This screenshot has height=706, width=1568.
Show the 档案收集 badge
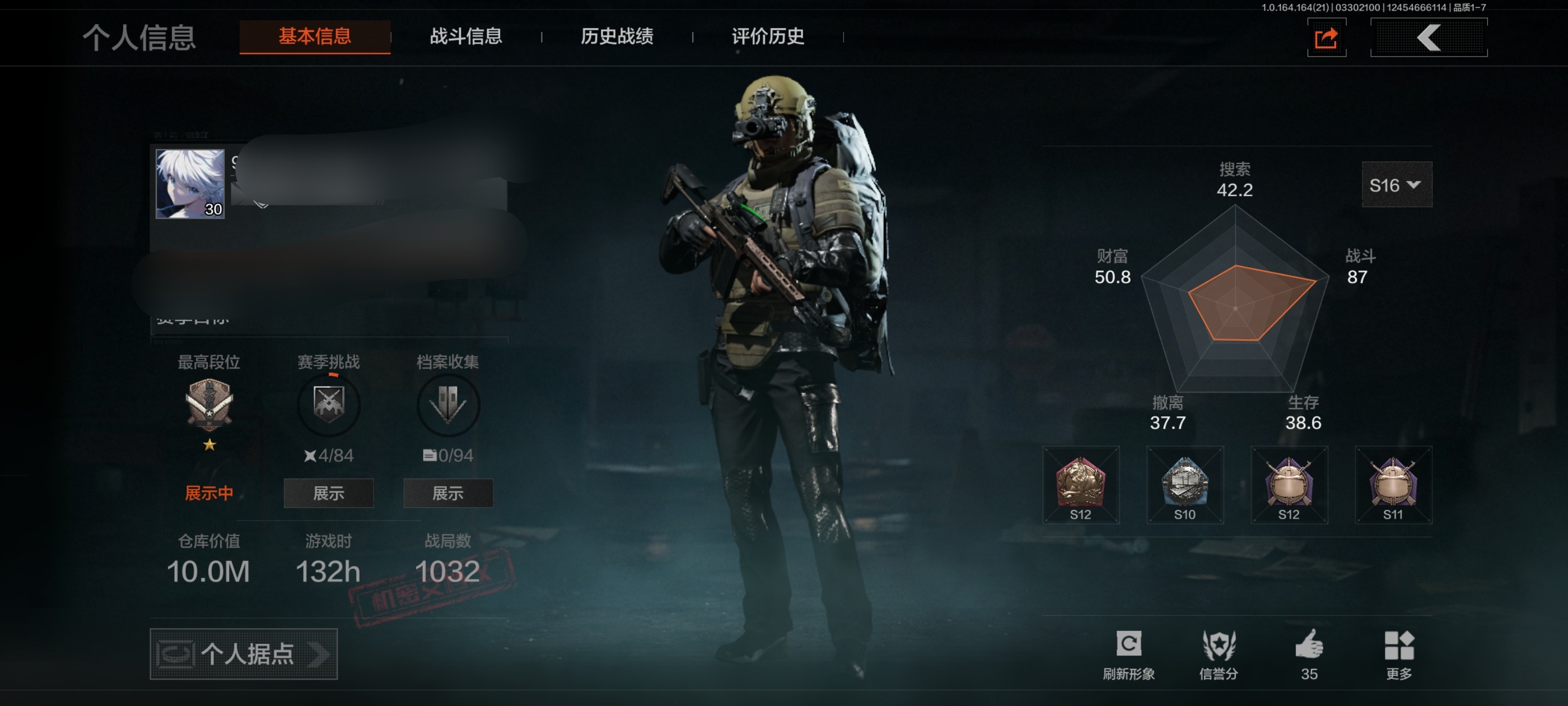[447, 493]
